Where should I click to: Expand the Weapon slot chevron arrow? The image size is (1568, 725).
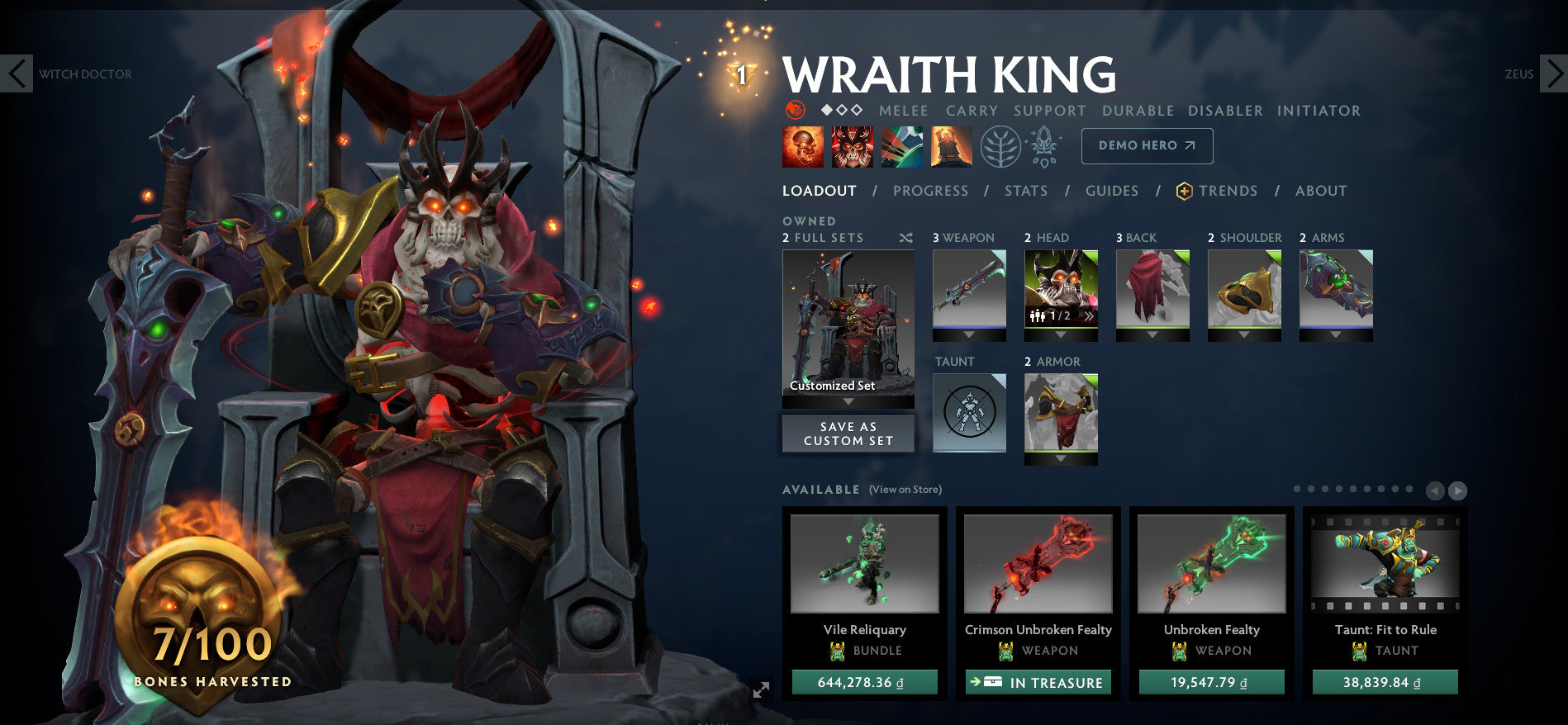tap(969, 335)
